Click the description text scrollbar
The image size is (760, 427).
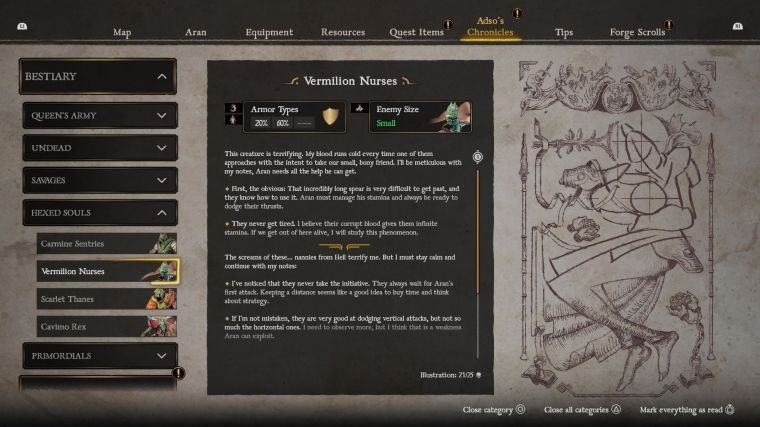[x=478, y=260]
